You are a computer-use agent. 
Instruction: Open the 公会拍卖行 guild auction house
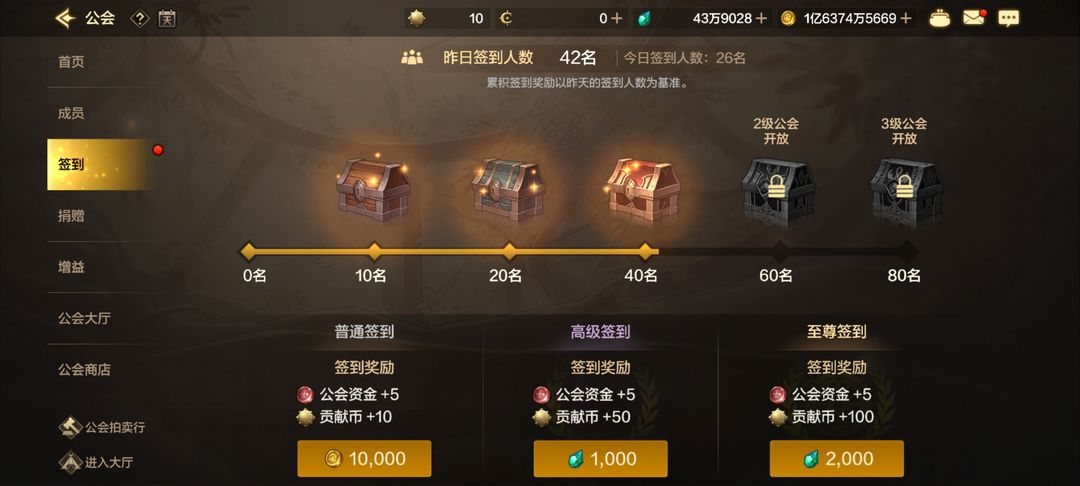click(102, 428)
